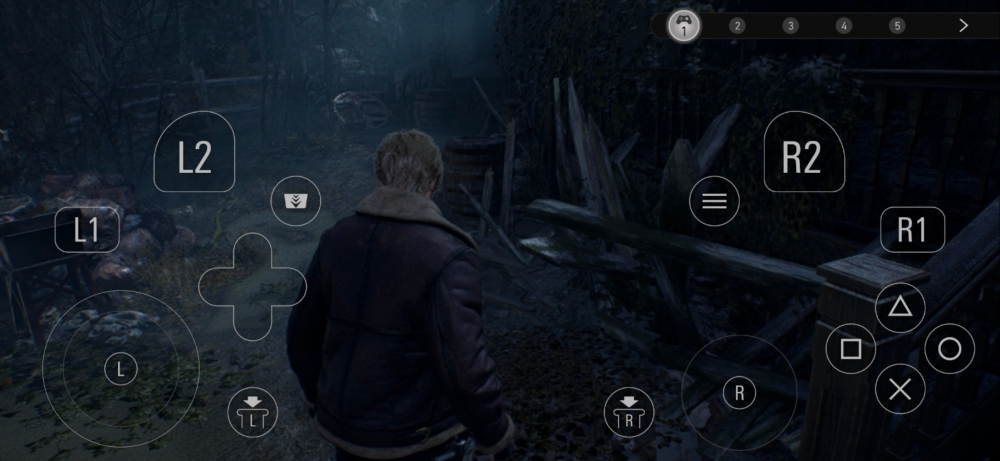Click the right analog stick R
This screenshot has height=461, width=1000.
[739, 393]
